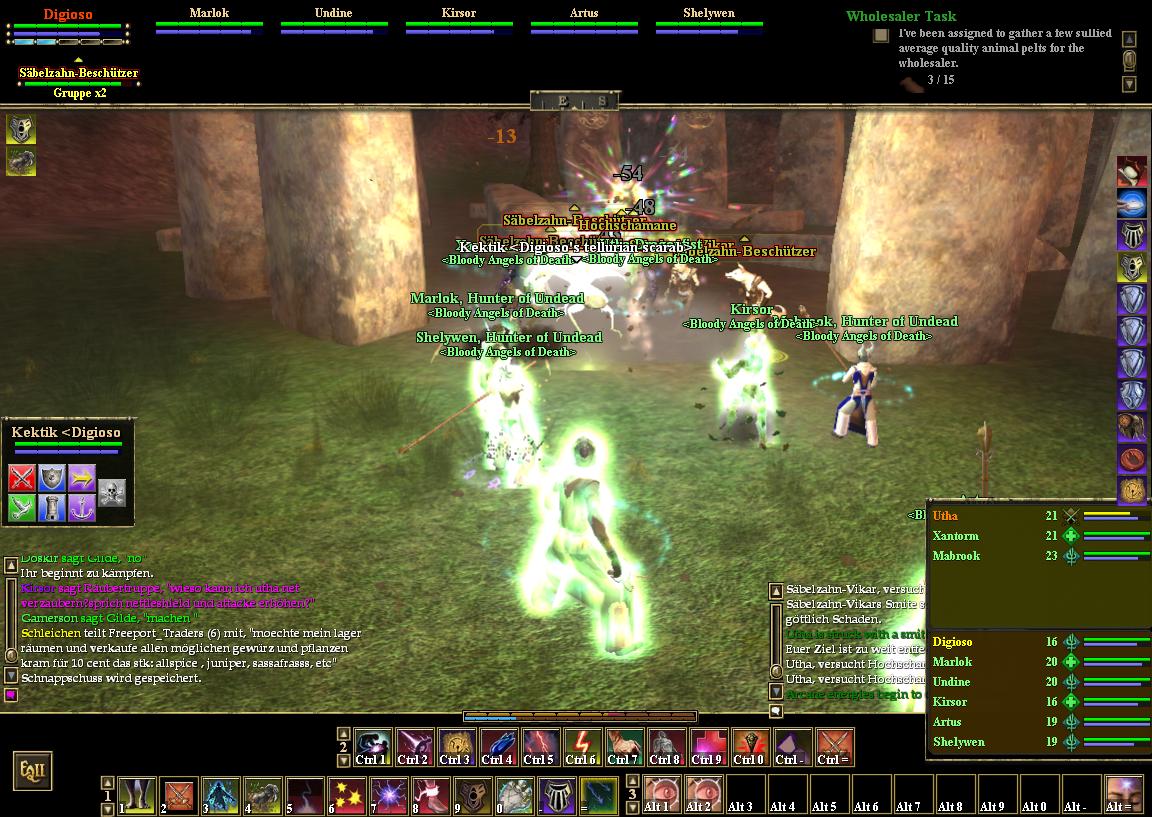Viewport: 1152px width, 817px height.
Task: Select Utha in the raid list
Action: click(x=945, y=516)
